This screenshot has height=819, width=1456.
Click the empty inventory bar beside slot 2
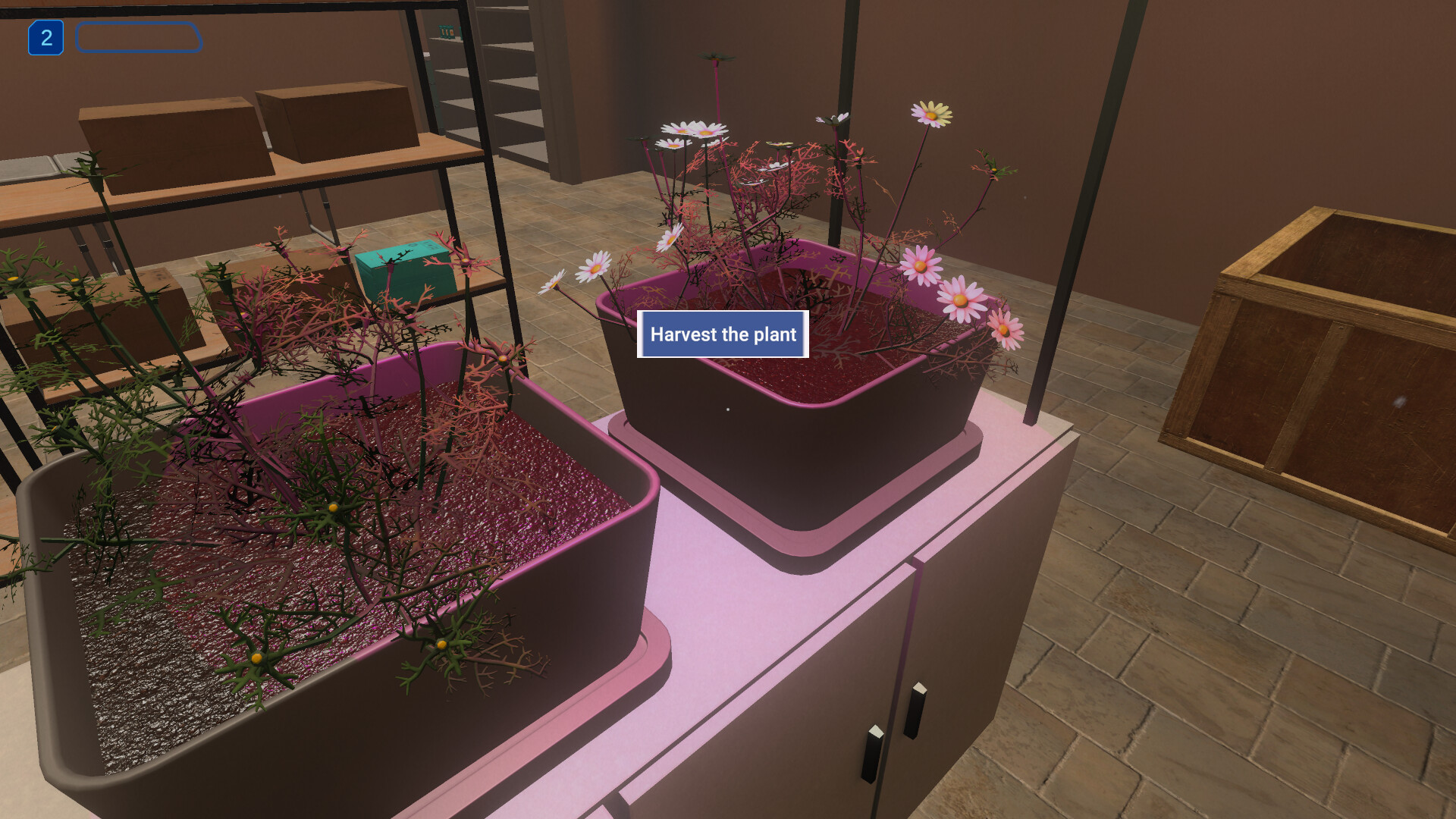click(x=139, y=37)
